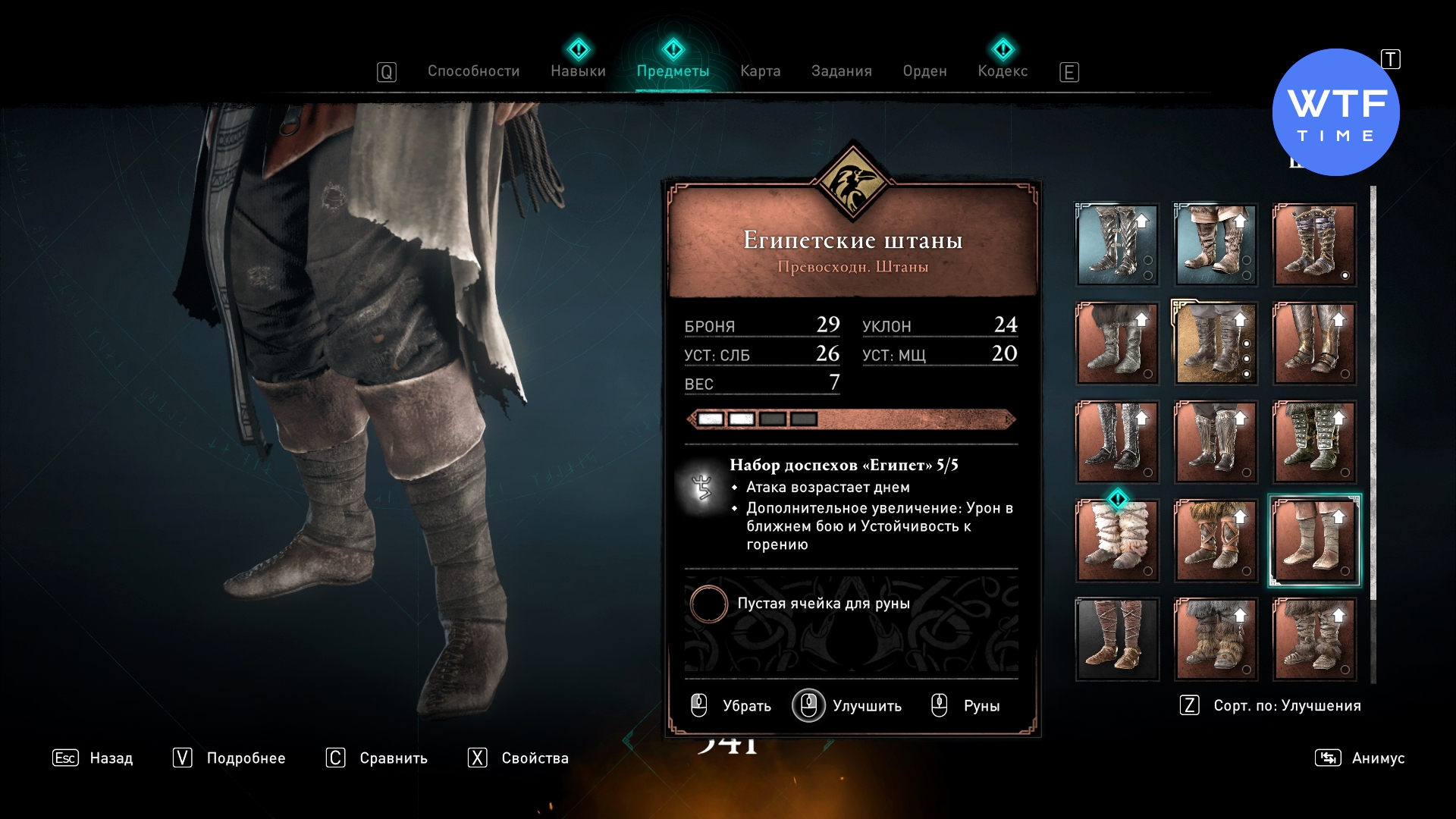Open the Навыки tab
Viewport: 1456px width, 819px height.
click(578, 71)
